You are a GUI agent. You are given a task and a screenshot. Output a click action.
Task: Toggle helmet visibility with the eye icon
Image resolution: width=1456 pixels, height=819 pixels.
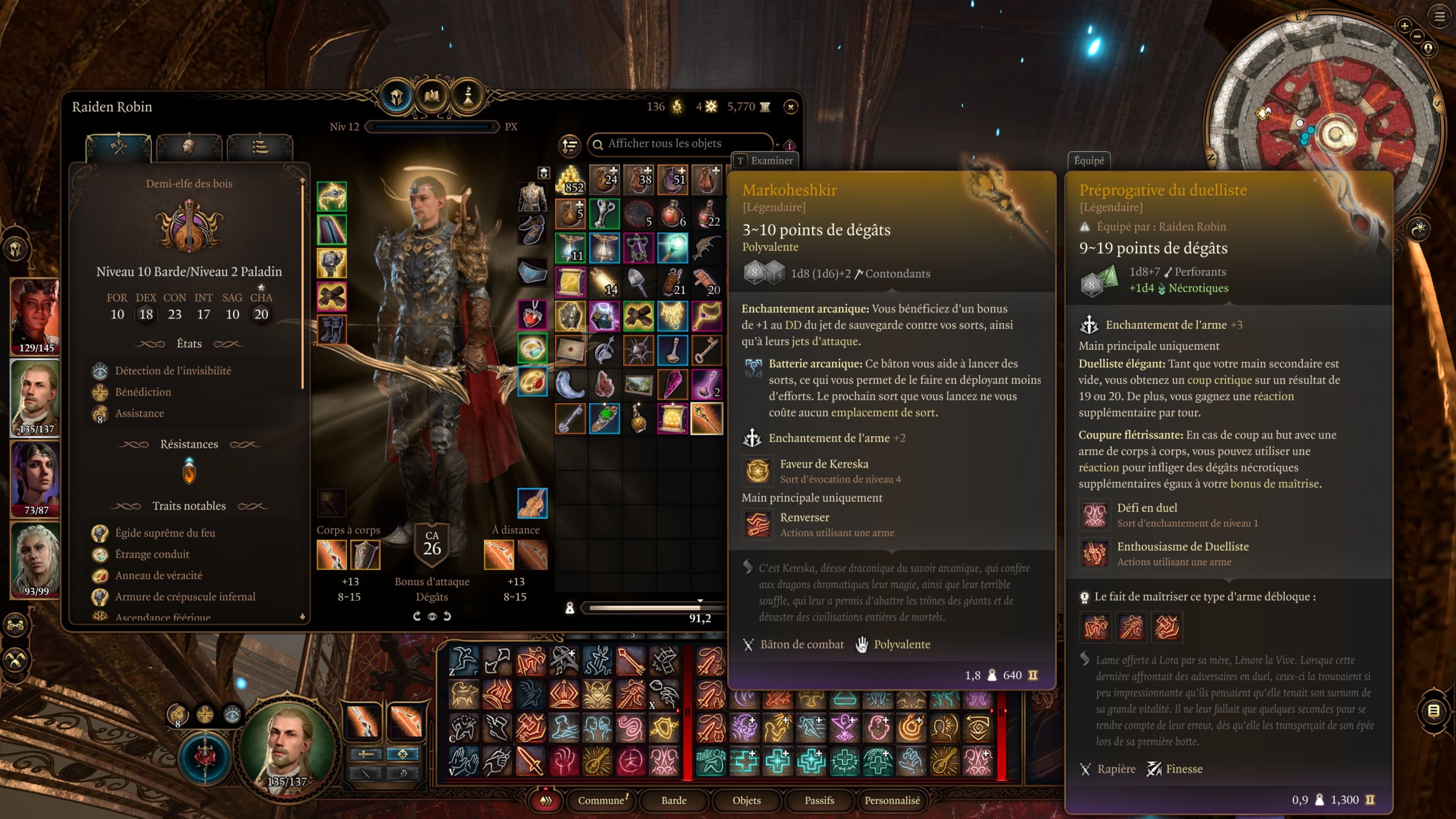(432, 616)
